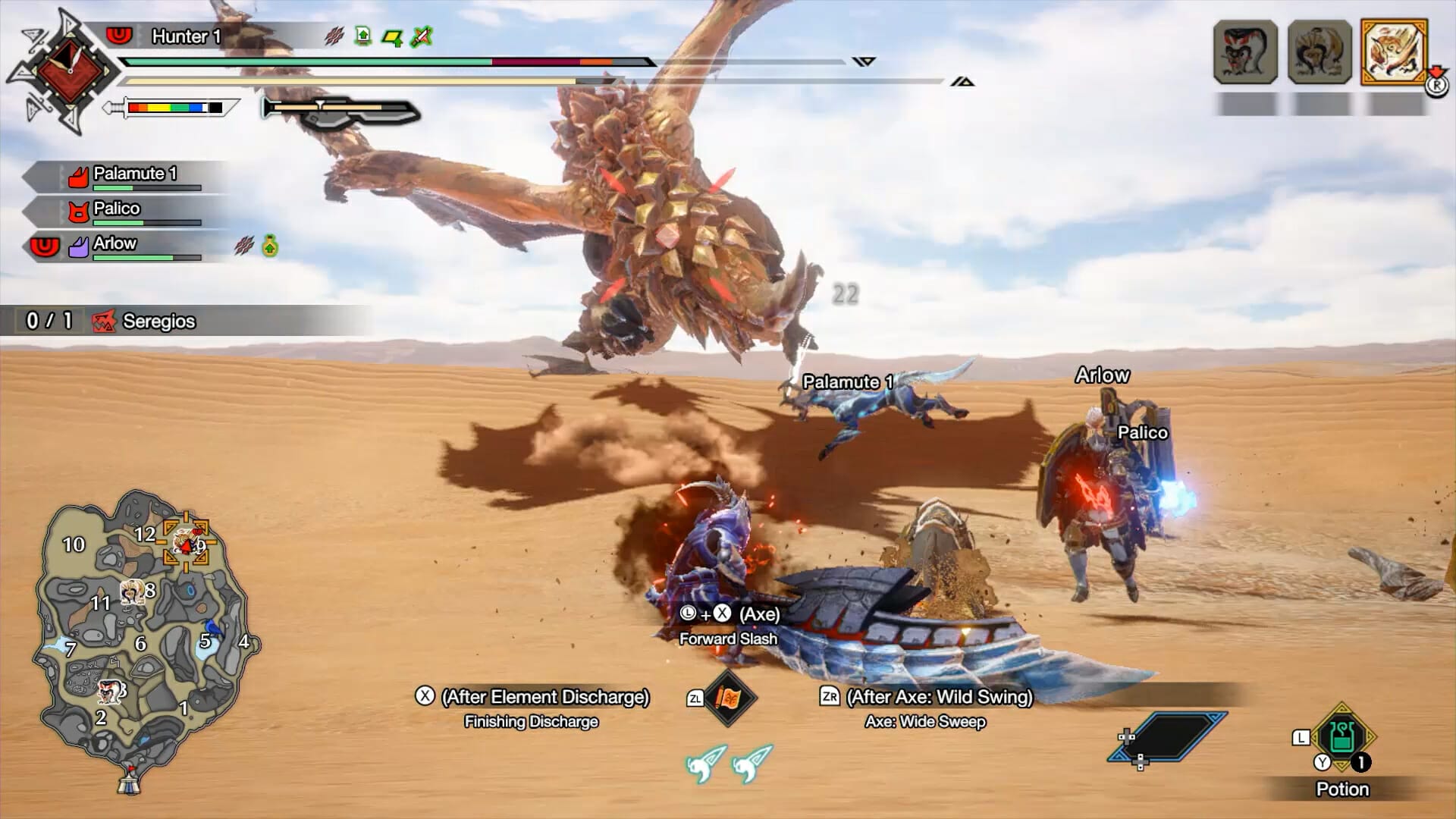Click the Hunter 1 name plate
Screen dimensions: 1456x819
186,36
